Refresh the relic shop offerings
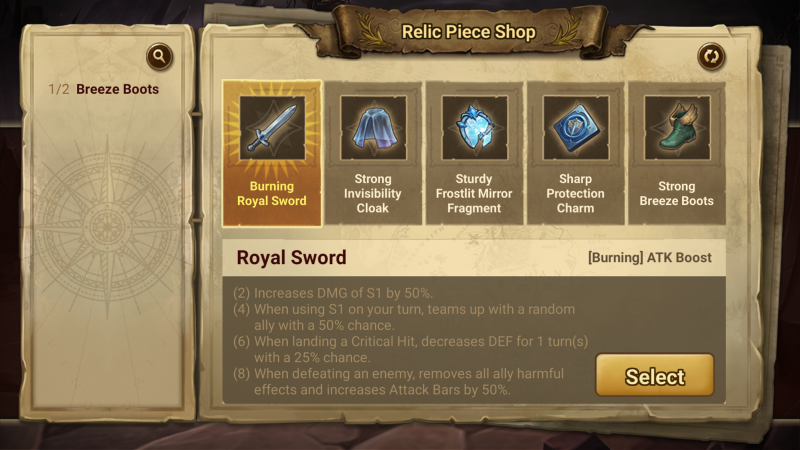 [x=711, y=57]
